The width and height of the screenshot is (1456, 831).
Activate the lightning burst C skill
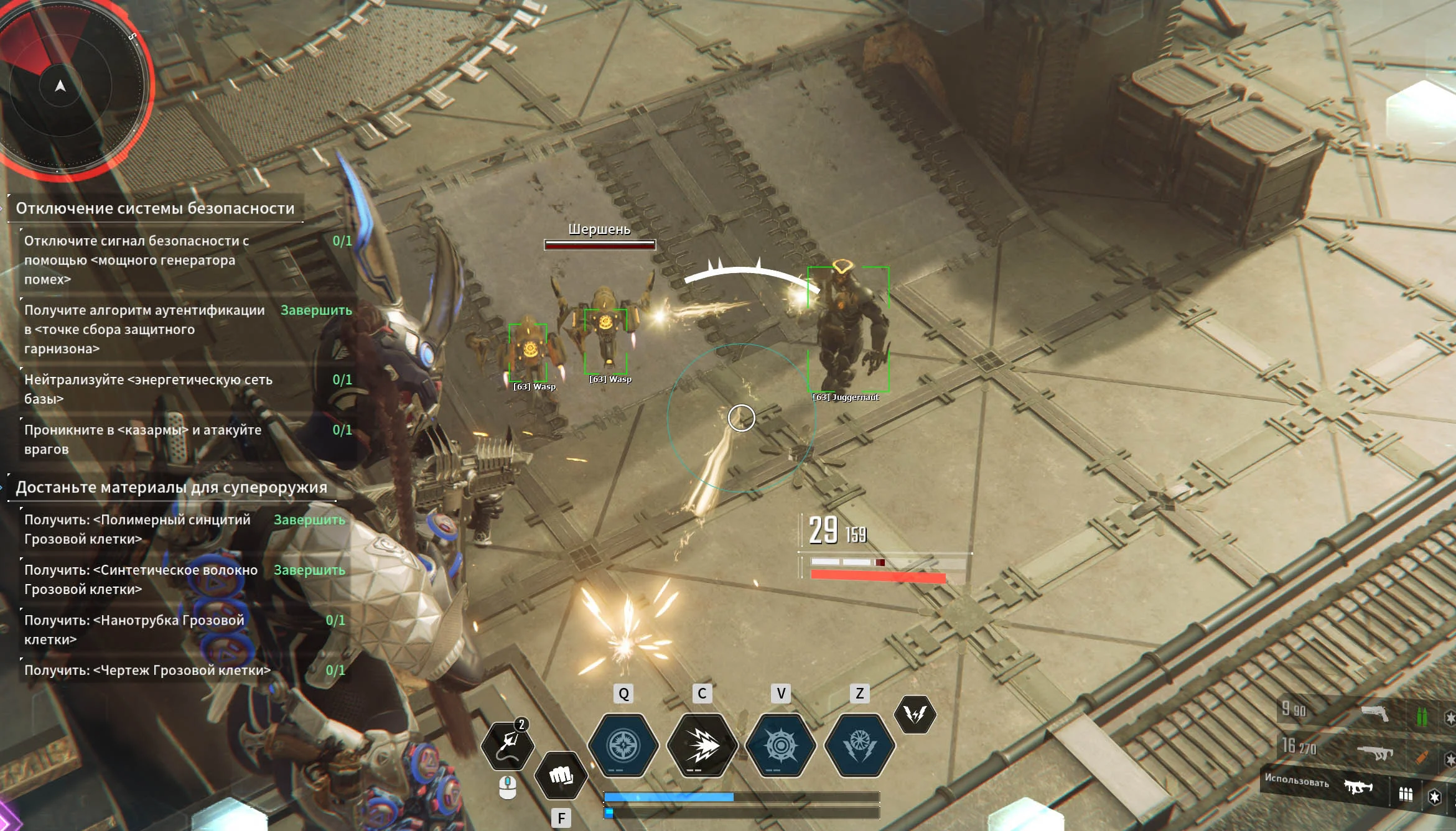(x=702, y=745)
